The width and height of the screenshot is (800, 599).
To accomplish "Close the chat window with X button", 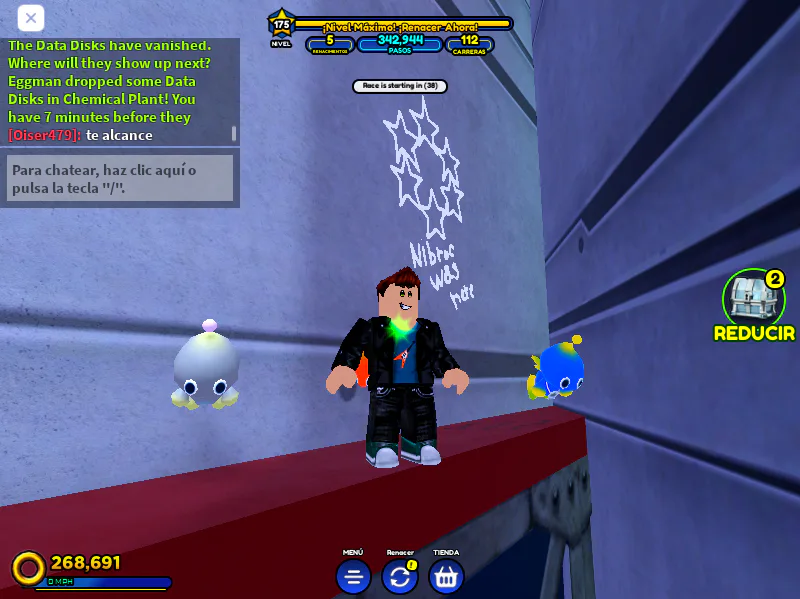I will pyautogui.click(x=31, y=18).
